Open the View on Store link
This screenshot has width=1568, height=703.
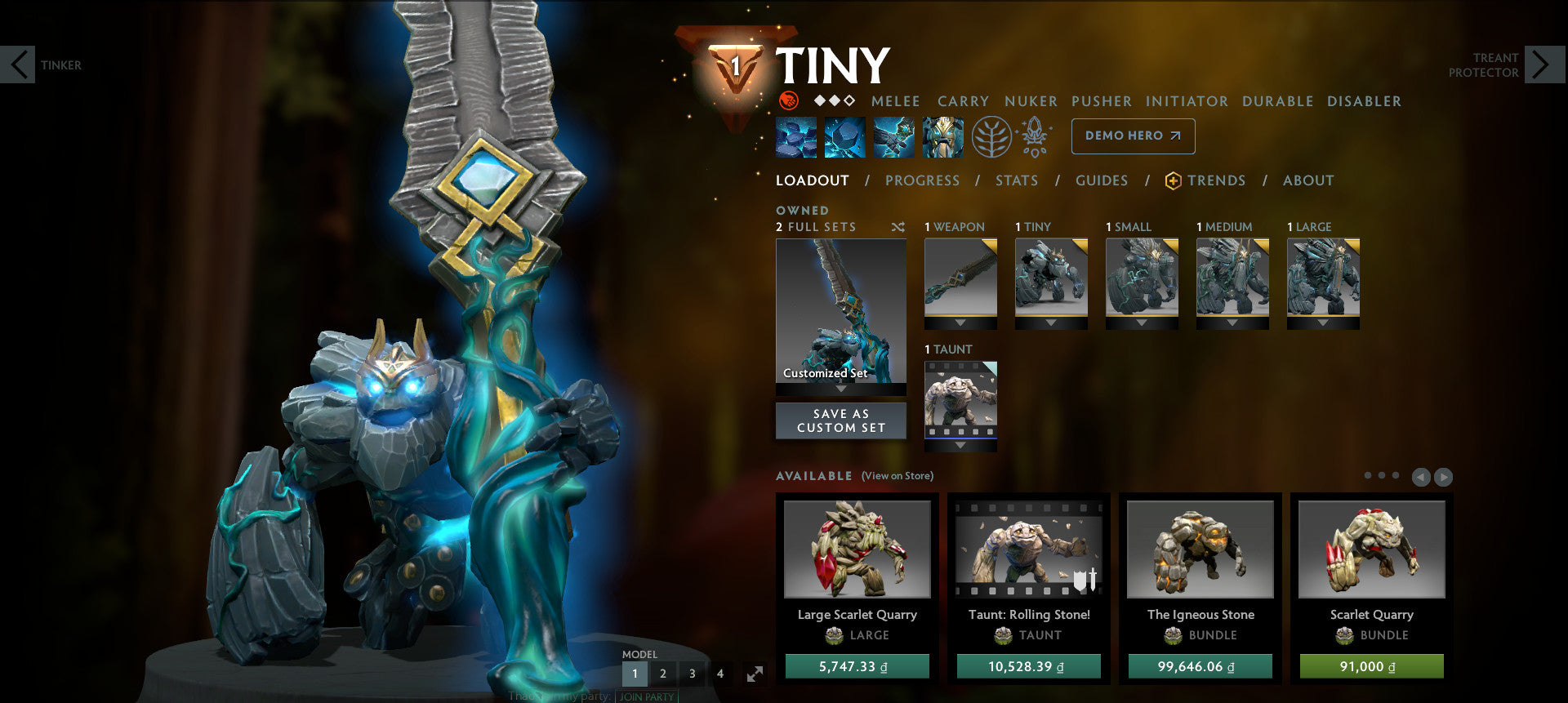tap(897, 475)
